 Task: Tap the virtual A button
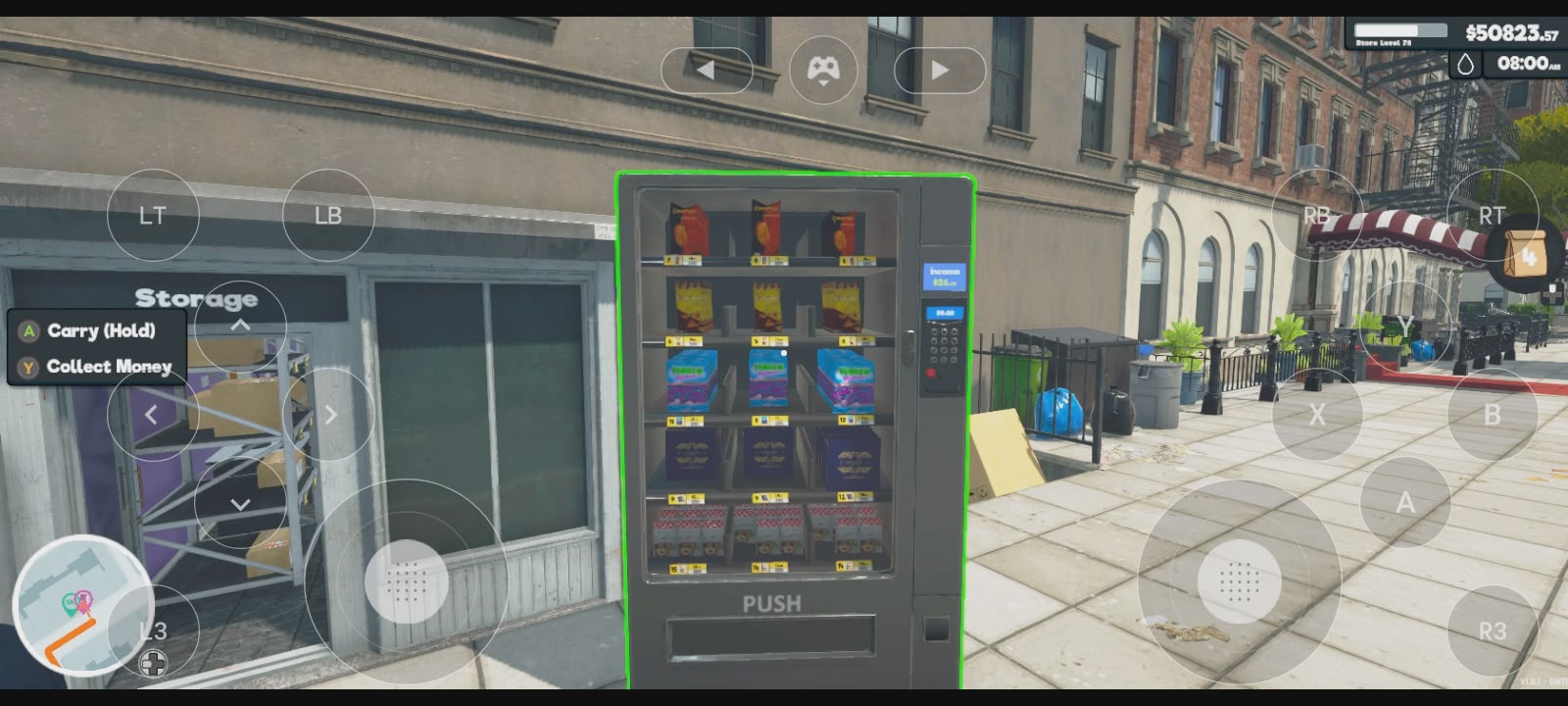point(1405,502)
